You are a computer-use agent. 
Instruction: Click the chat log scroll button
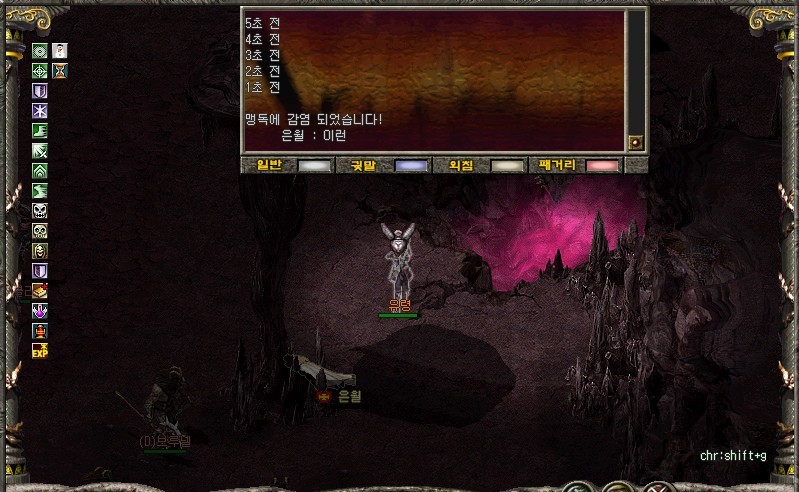[636, 143]
